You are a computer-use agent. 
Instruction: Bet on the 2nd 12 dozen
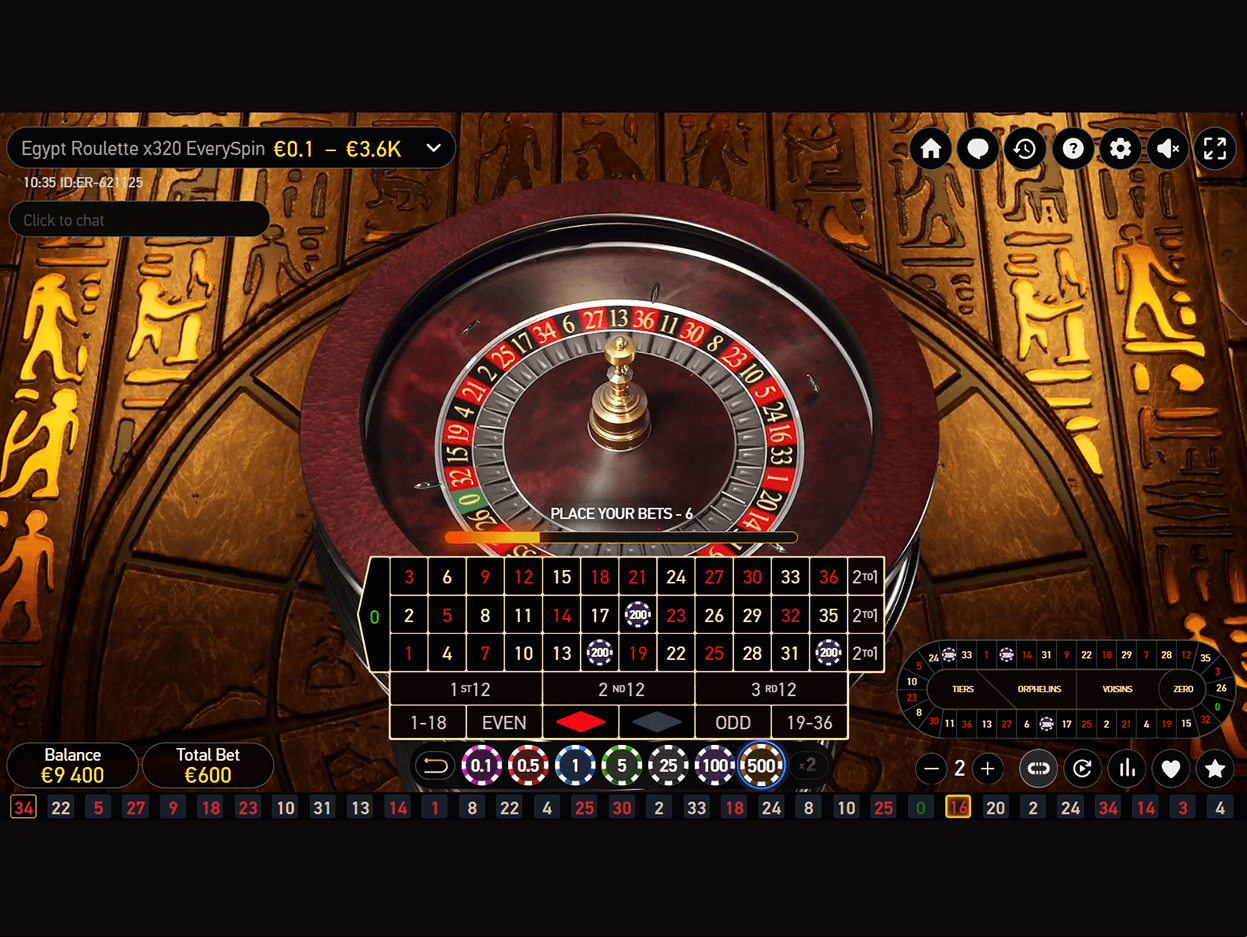(619, 689)
